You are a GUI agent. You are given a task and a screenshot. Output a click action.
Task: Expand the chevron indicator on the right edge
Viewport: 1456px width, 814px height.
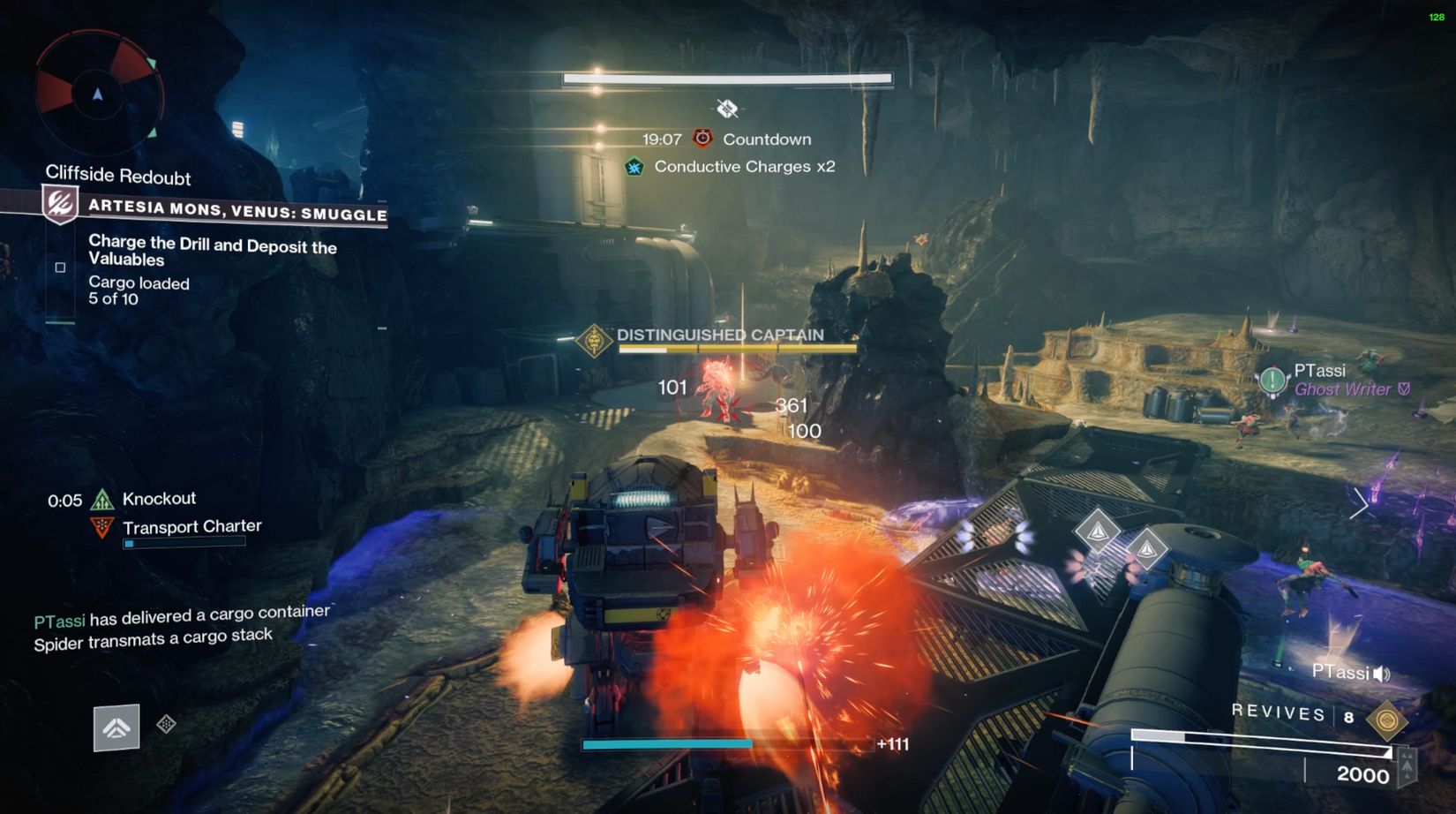[x=1360, y=503]
